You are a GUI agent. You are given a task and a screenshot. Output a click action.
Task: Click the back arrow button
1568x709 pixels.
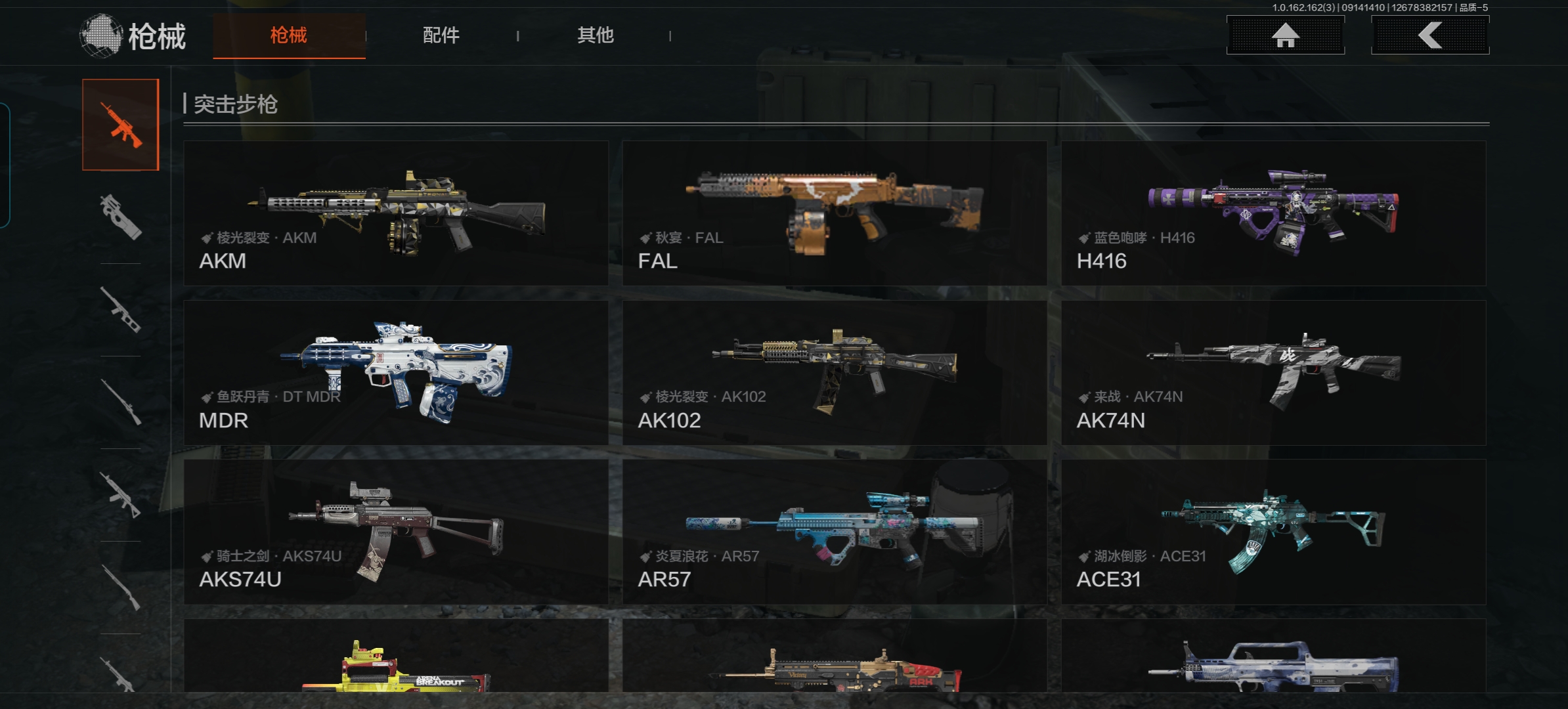(1429, 35)
